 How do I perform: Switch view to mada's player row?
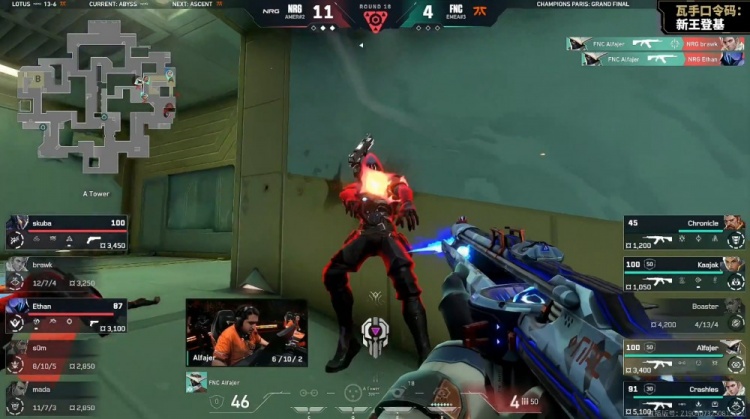[x=68, y=397]
